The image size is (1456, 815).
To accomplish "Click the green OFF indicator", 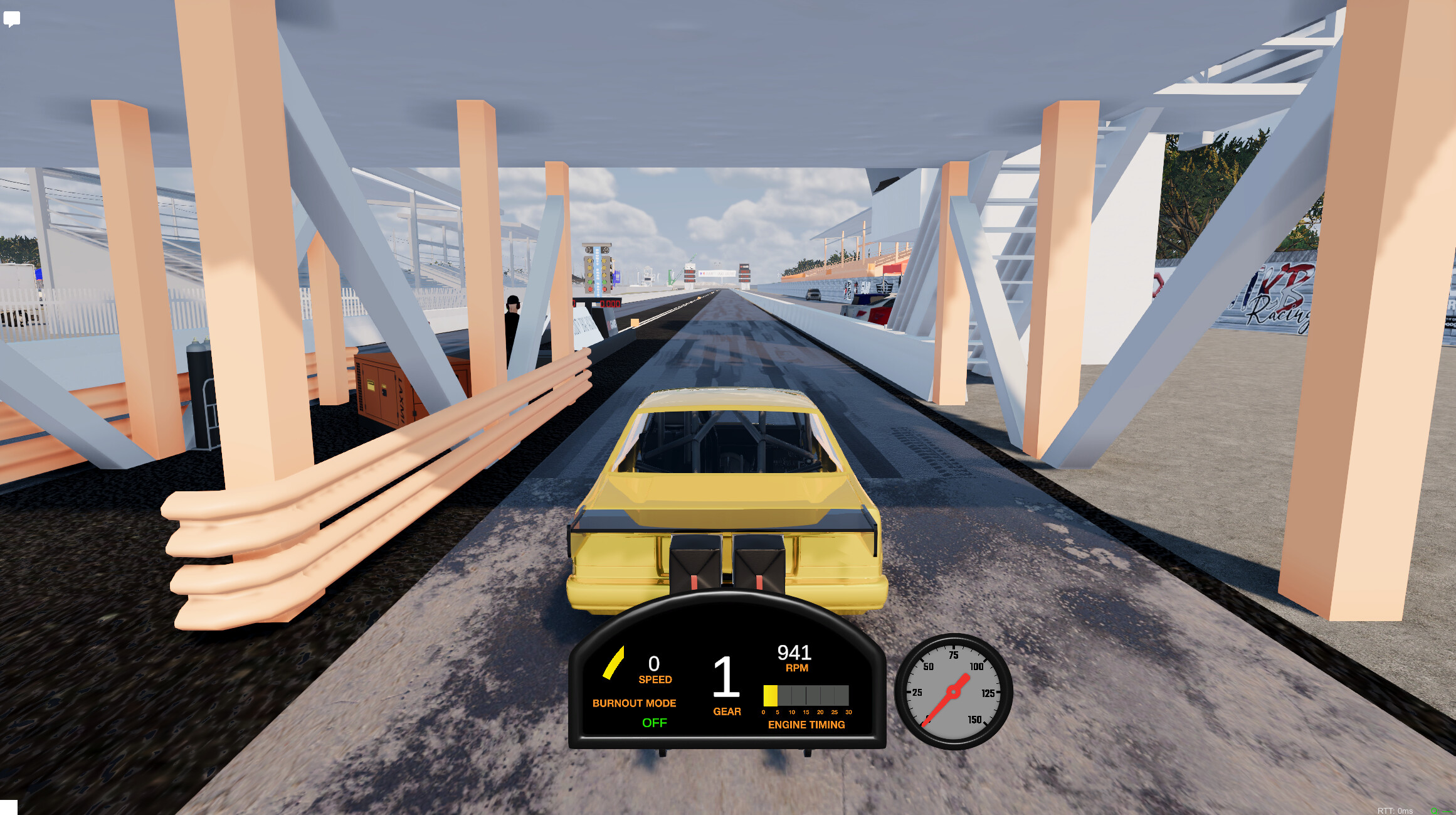I will pos(655,723).
